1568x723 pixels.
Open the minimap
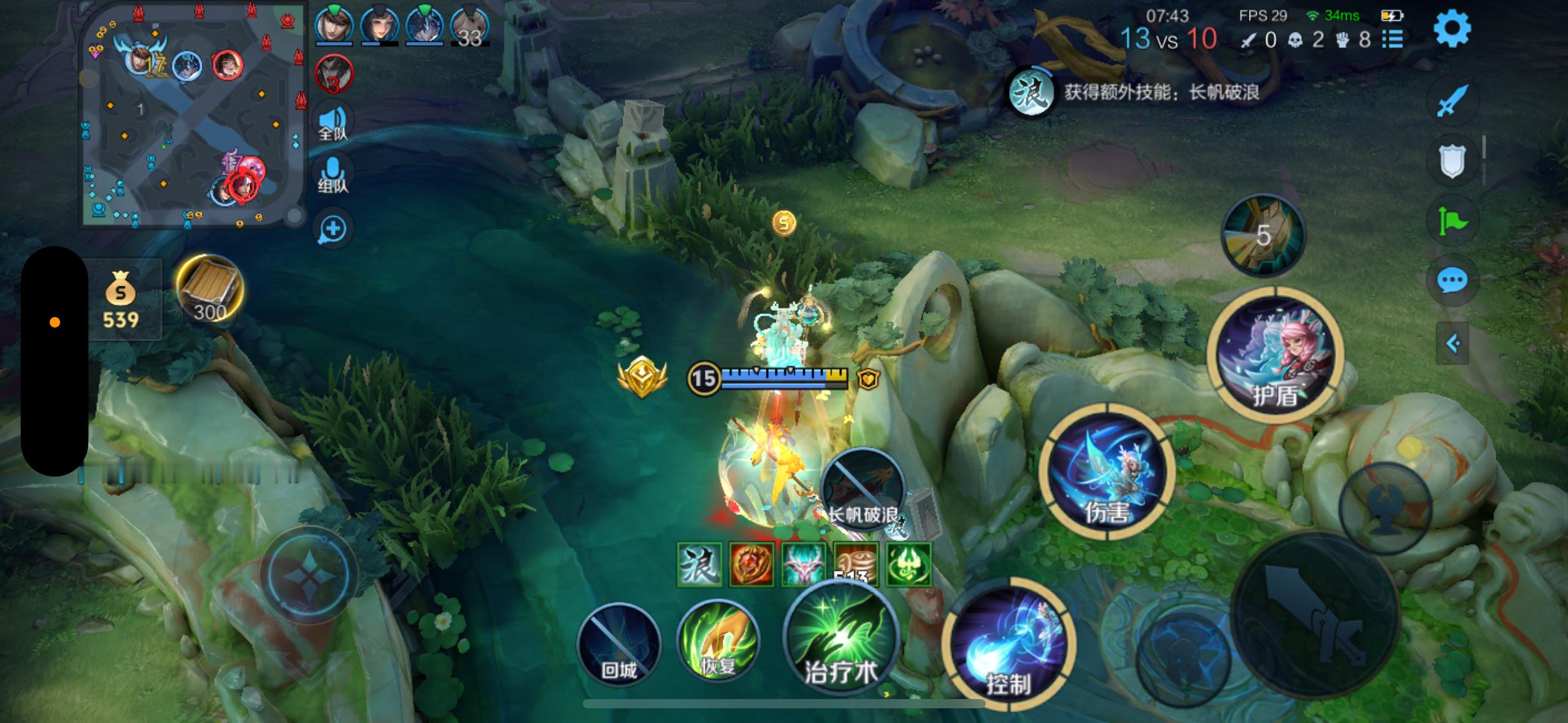pyautogui.click(x=194, y=115)
